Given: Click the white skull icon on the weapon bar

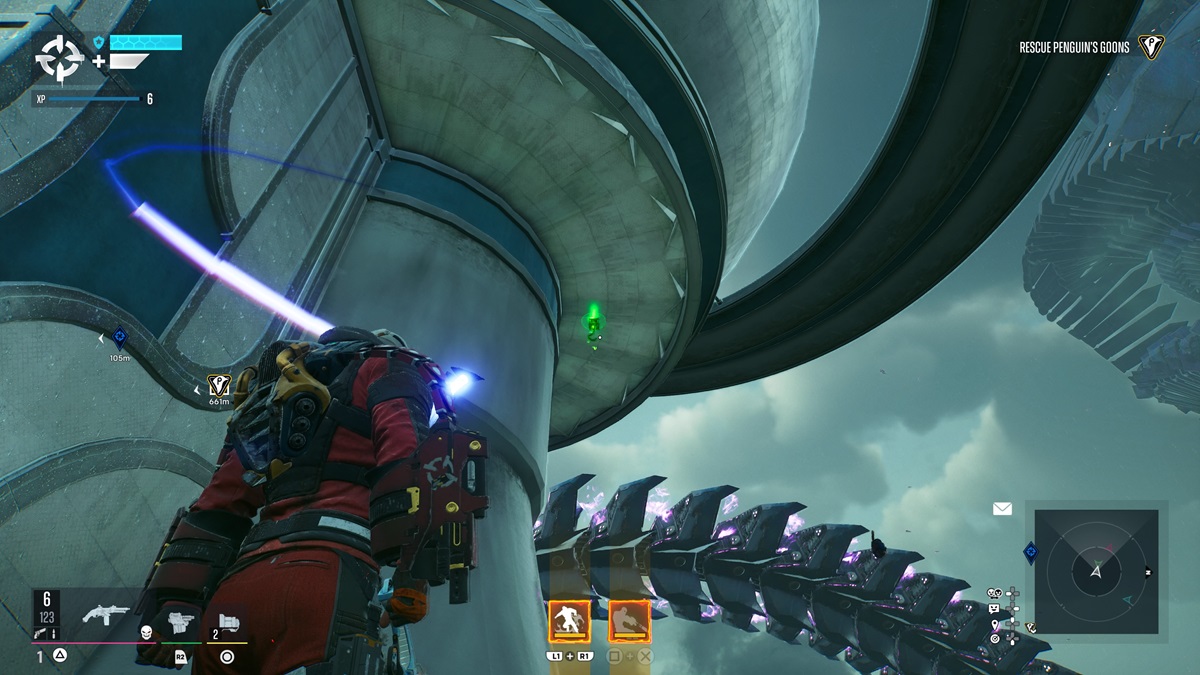Looking at the screenshot, I should pyautogui.click(x=145, y=632).
